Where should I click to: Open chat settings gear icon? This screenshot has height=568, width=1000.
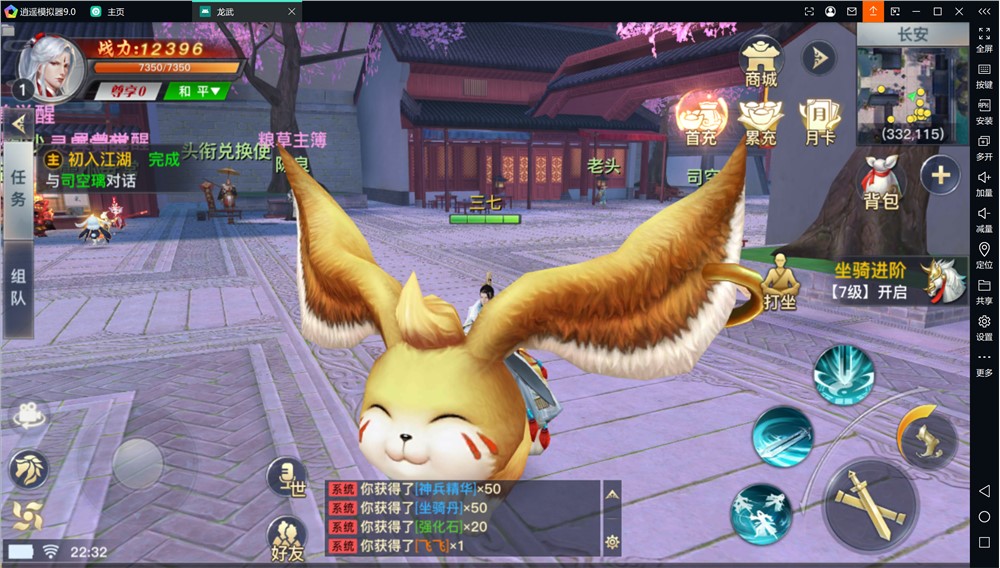click(613, 543)
